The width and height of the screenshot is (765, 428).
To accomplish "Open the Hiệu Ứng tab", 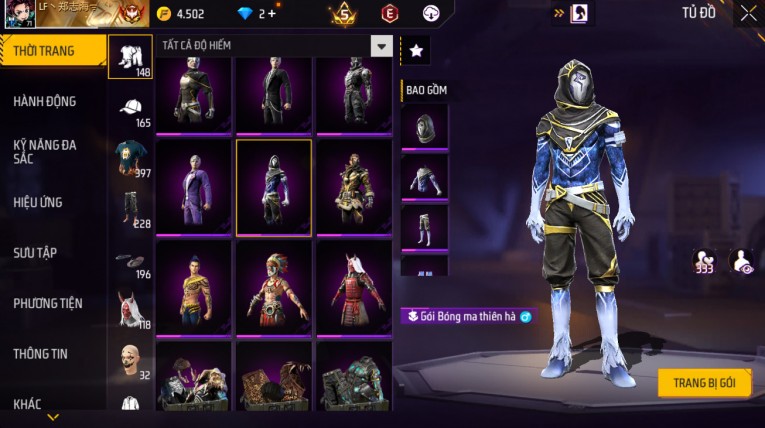I will 38,202.
